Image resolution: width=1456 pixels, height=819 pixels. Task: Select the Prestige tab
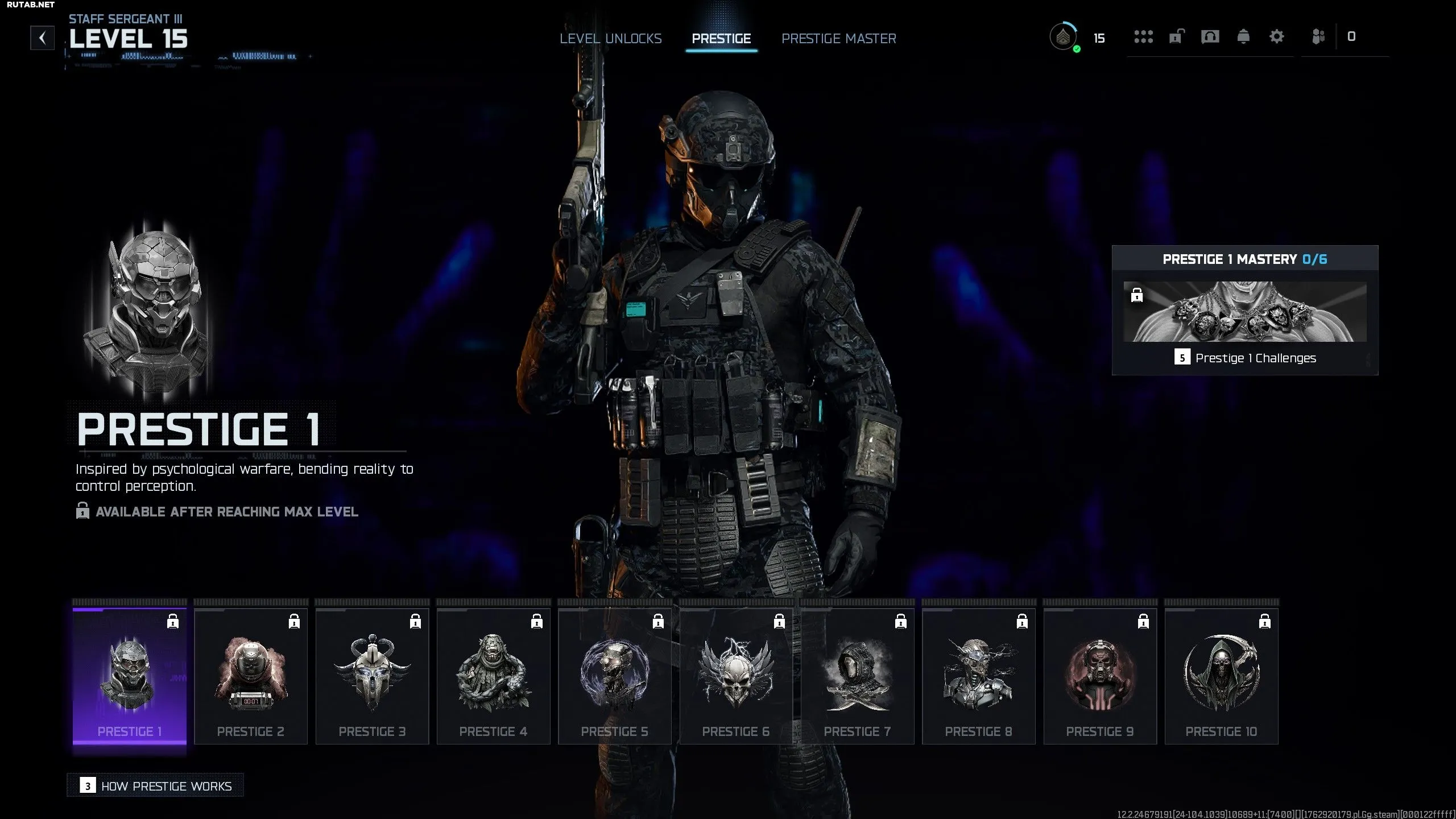(x=721, y=39)
